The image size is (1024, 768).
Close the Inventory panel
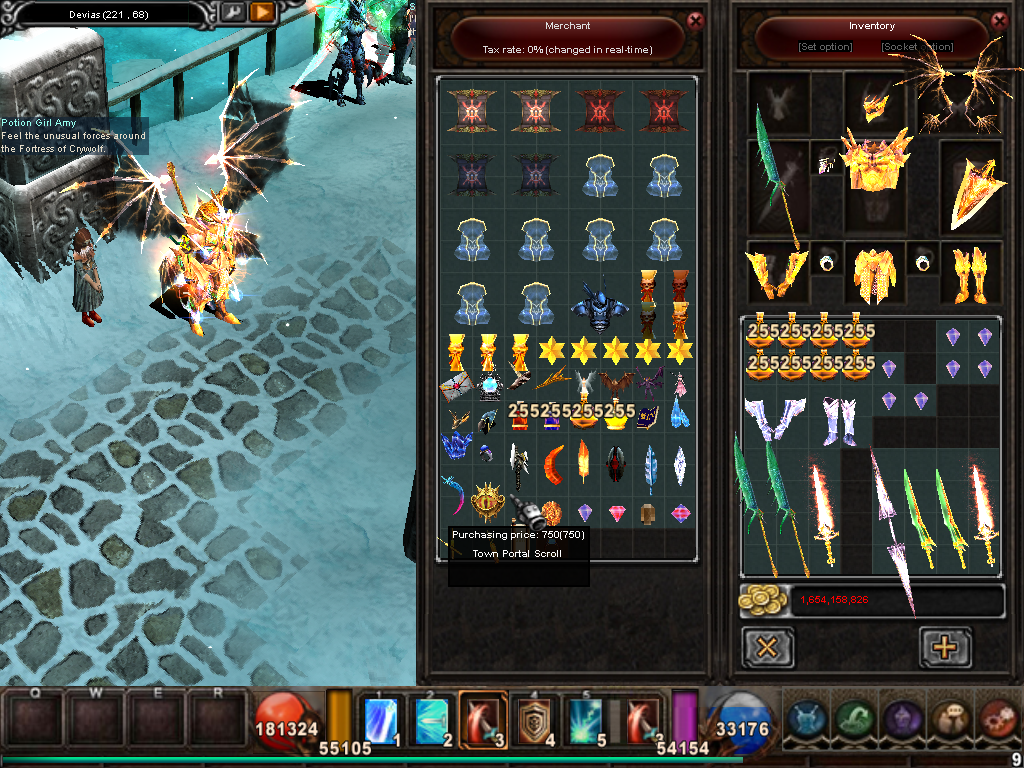point(999,19)
